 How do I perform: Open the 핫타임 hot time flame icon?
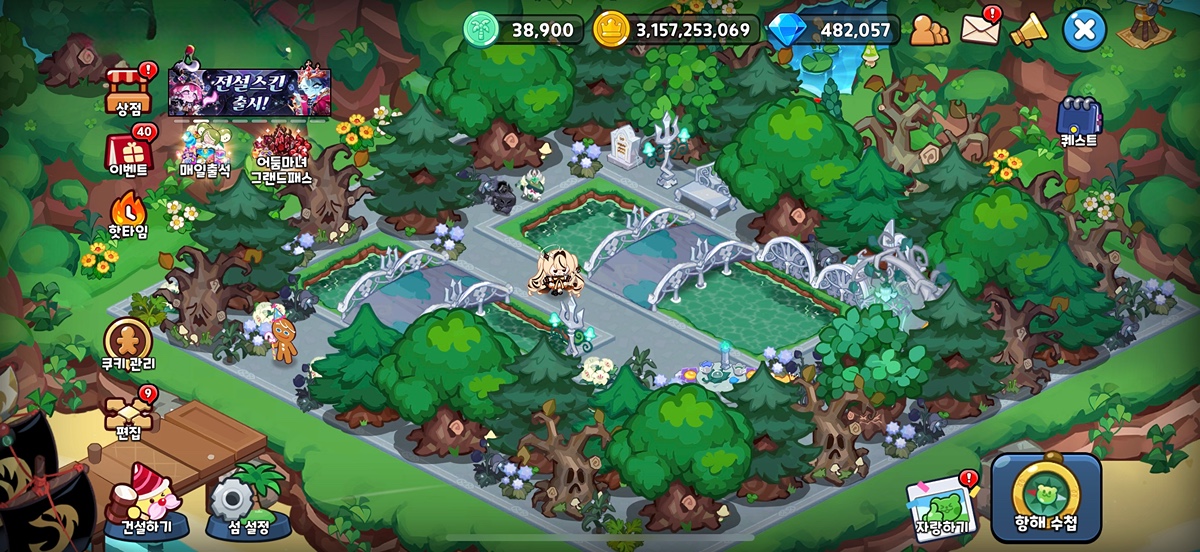[x=128, y=212]
